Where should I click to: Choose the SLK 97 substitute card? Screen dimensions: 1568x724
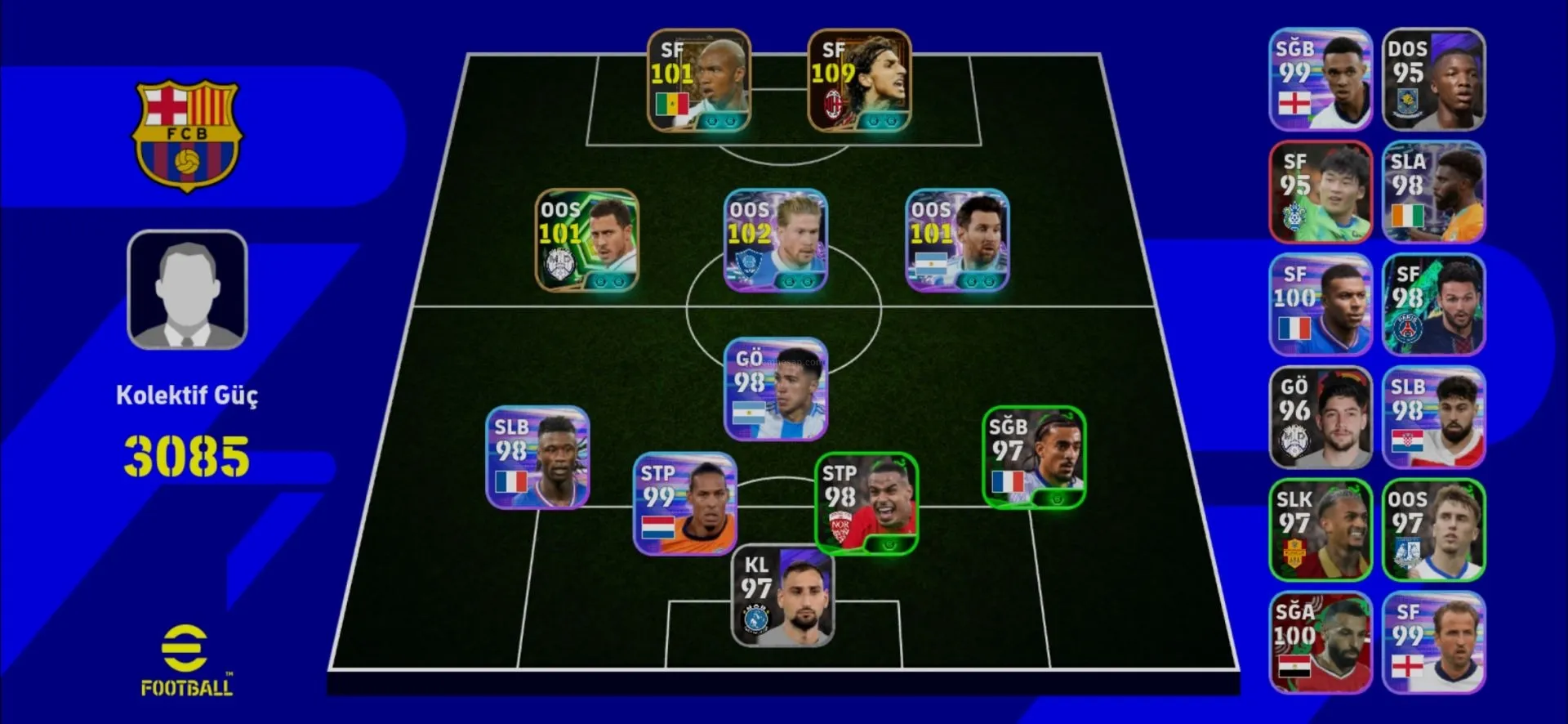(1320, 530)
